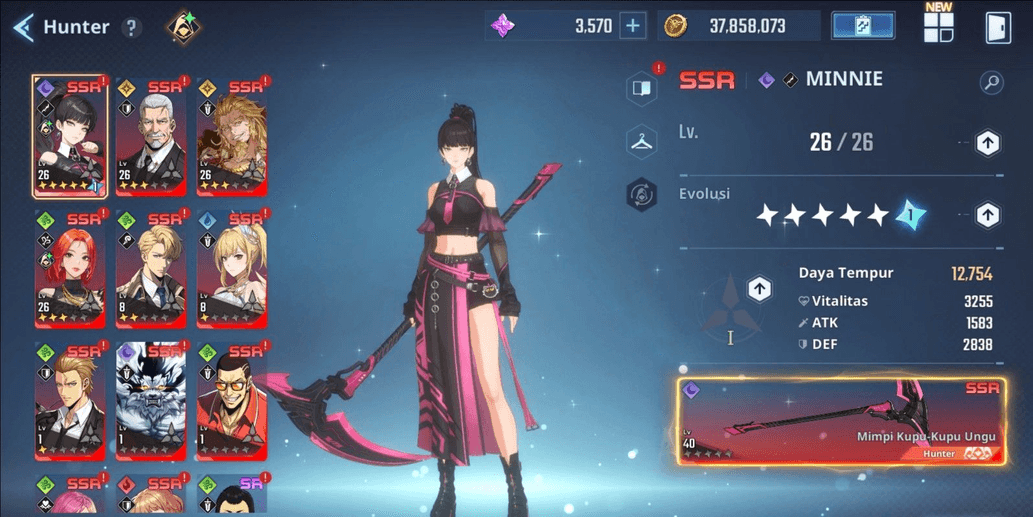This screenshot has height=517, width=1033.
Task: Open the Mimpi Kupu-Kupu Ungu weapon card
Action: pos(841,421)
